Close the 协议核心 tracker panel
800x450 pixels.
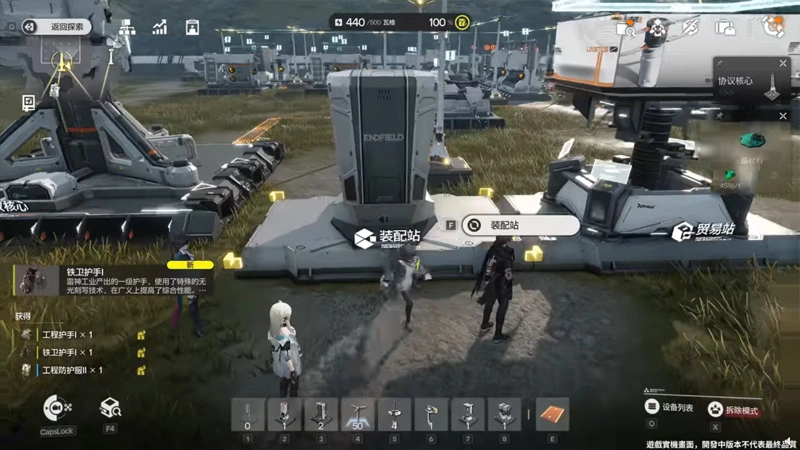pos(782,62)
